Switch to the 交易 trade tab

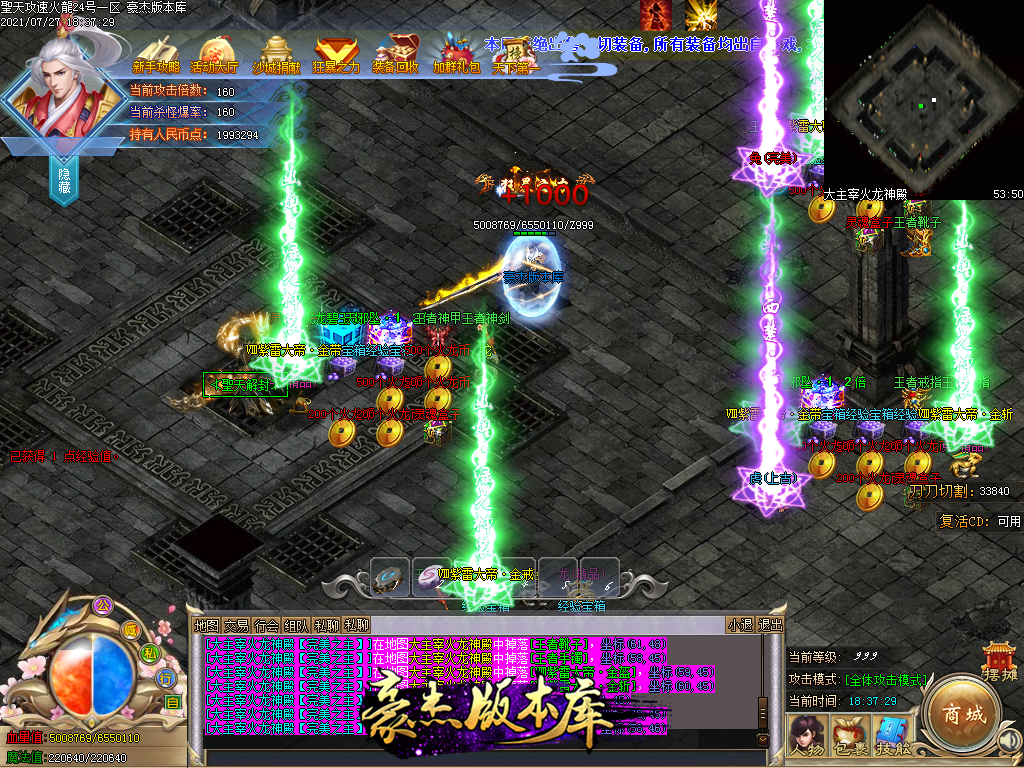[x=236, y=625]
